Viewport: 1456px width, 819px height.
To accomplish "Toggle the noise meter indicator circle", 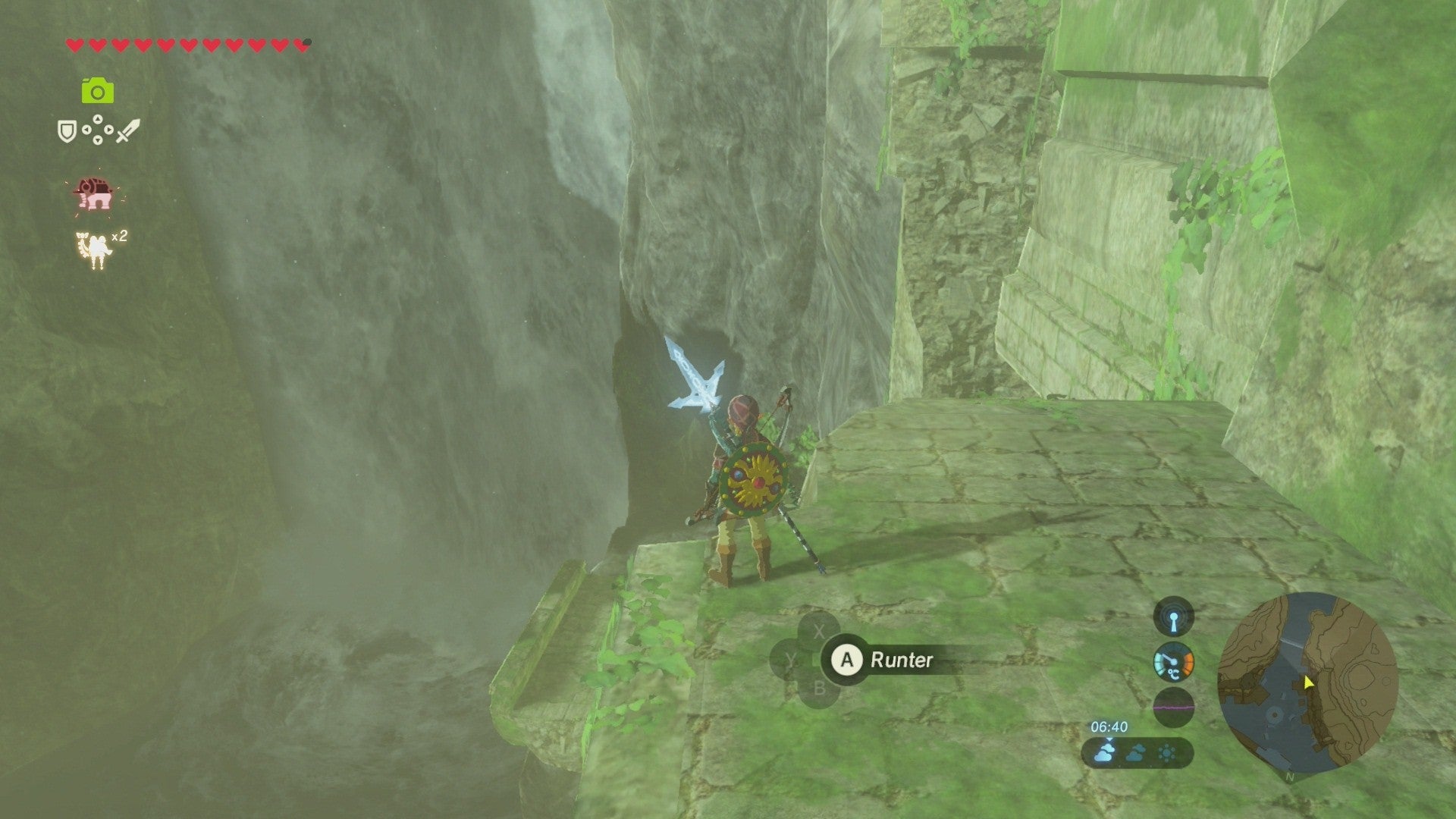I will click(x=1173, y=708).
